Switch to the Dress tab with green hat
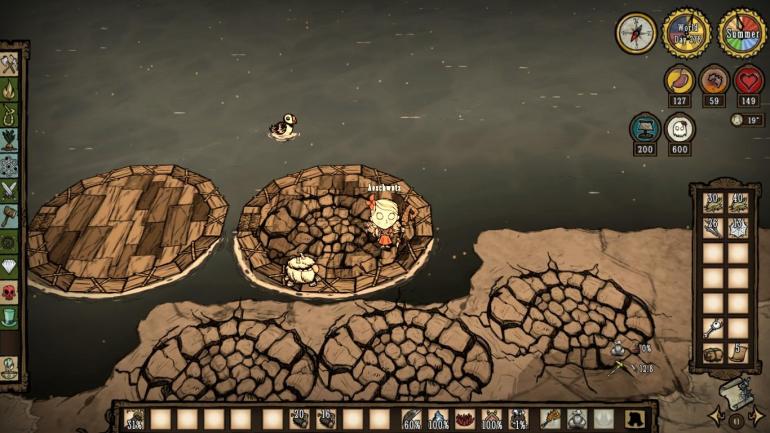The width and height of the screenshot is (770, 433). coord(10,317)
